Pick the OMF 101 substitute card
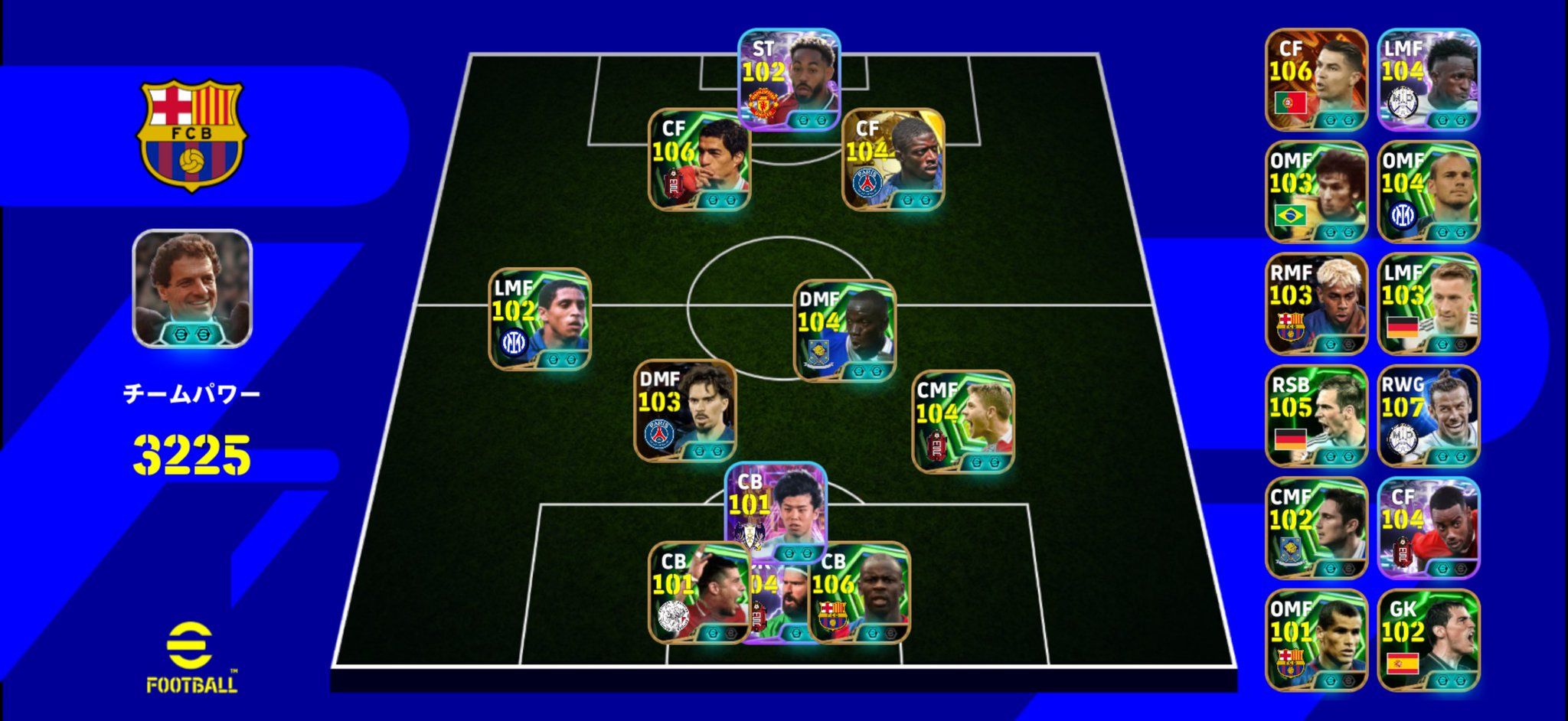This screenshot has width=1568, height=721. pyautogui.click(x=1316, y=640)
